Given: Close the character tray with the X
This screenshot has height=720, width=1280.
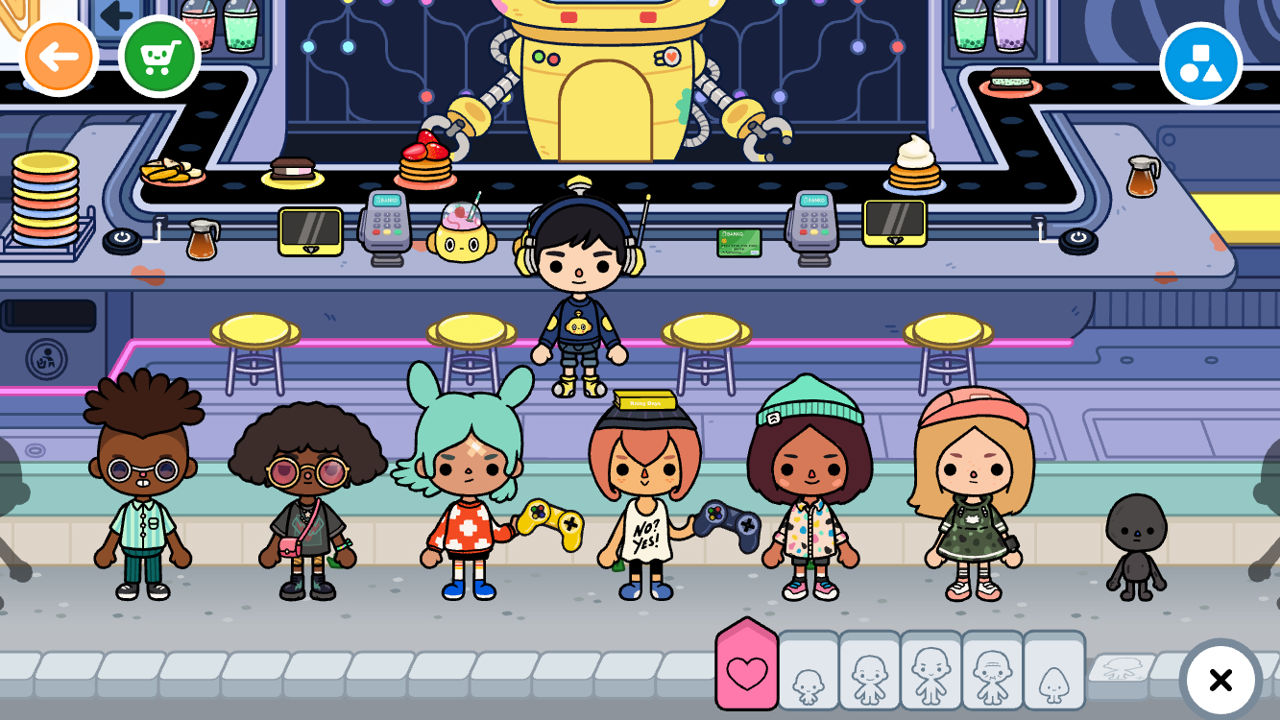Looking at the screenshot, I should [x=1220, y=681].
